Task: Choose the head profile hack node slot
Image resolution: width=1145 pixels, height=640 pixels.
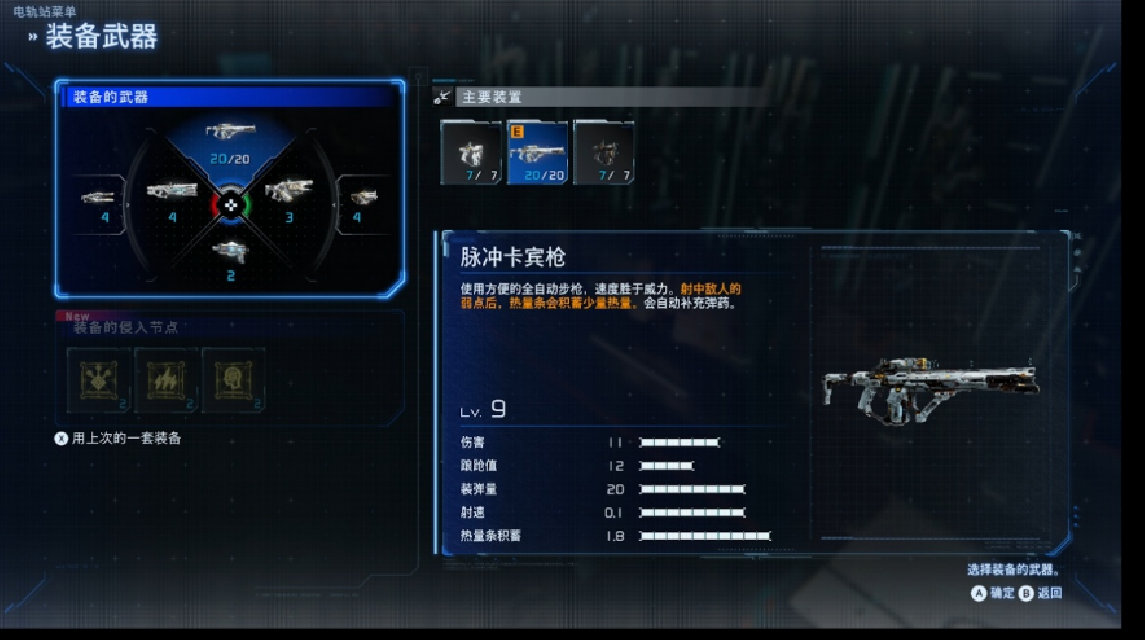Action: tap(234, 379)
